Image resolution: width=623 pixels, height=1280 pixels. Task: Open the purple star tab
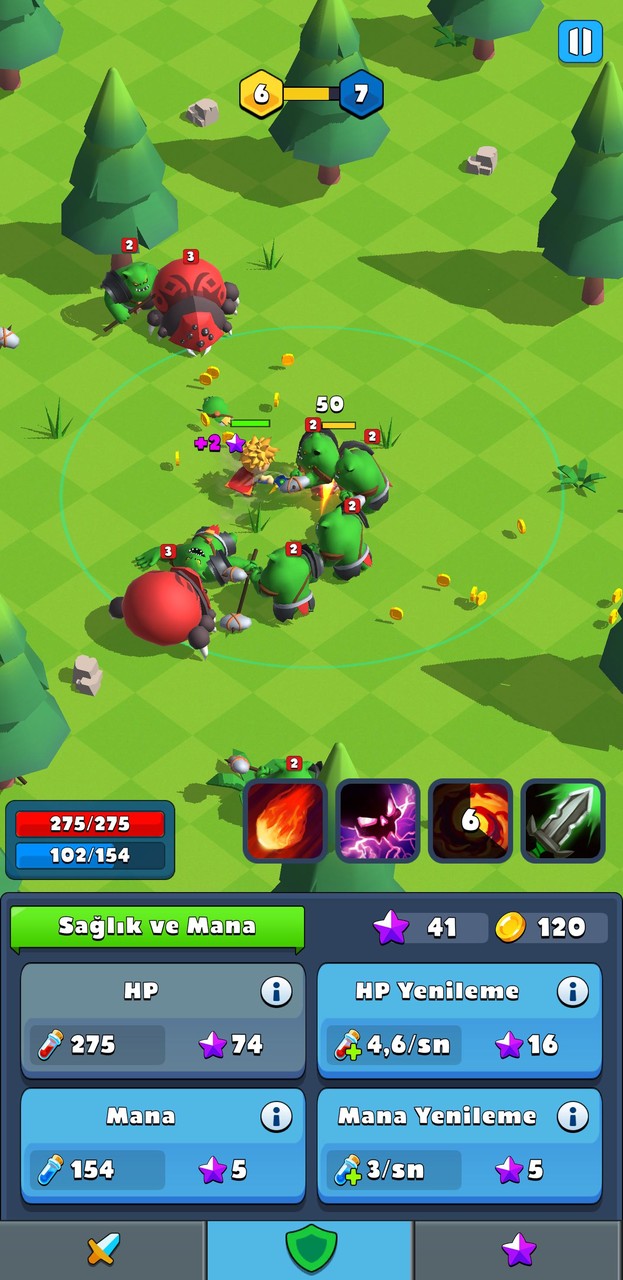[x=518, y=1249]
